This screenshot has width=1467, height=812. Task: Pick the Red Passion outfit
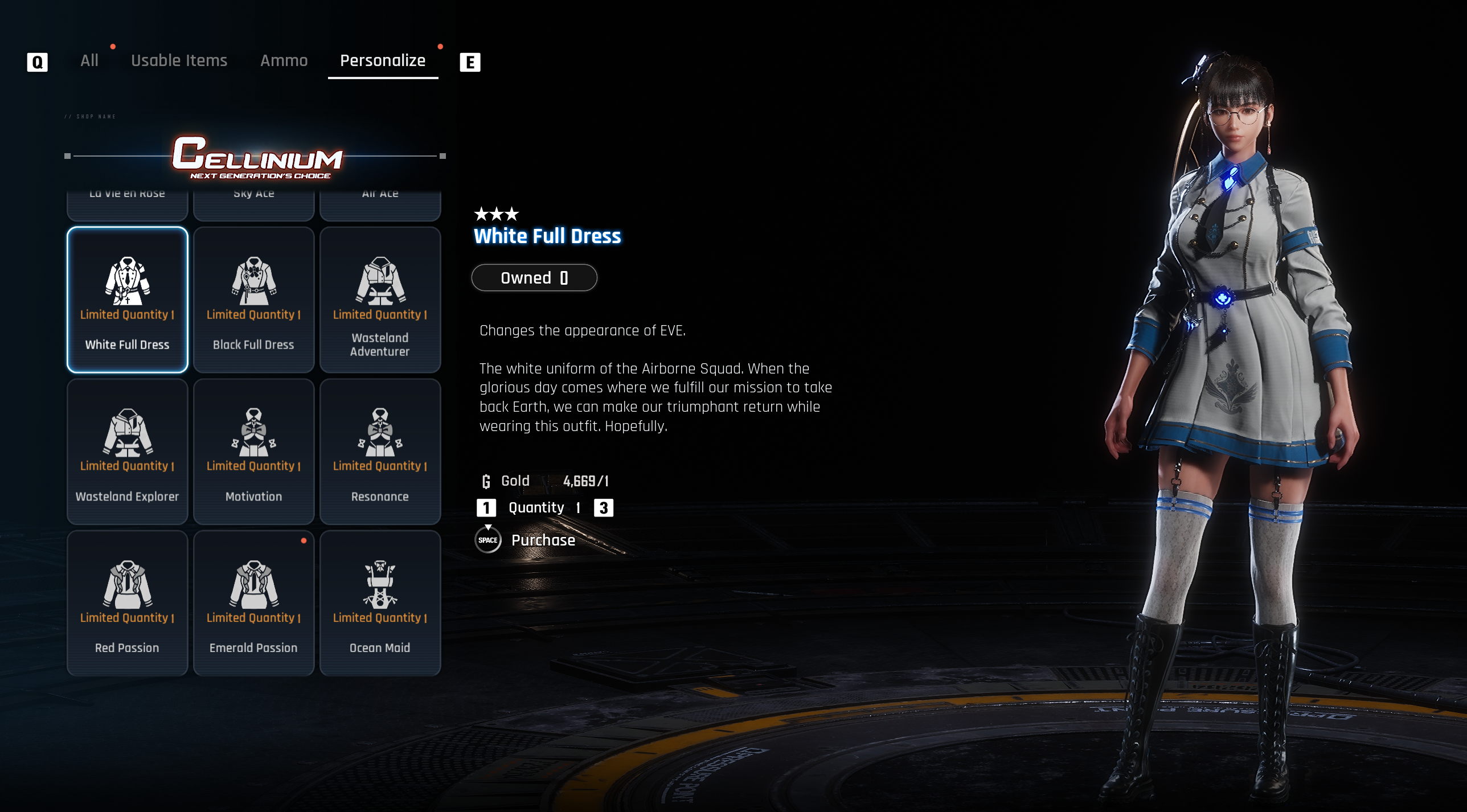click(128, 603)
